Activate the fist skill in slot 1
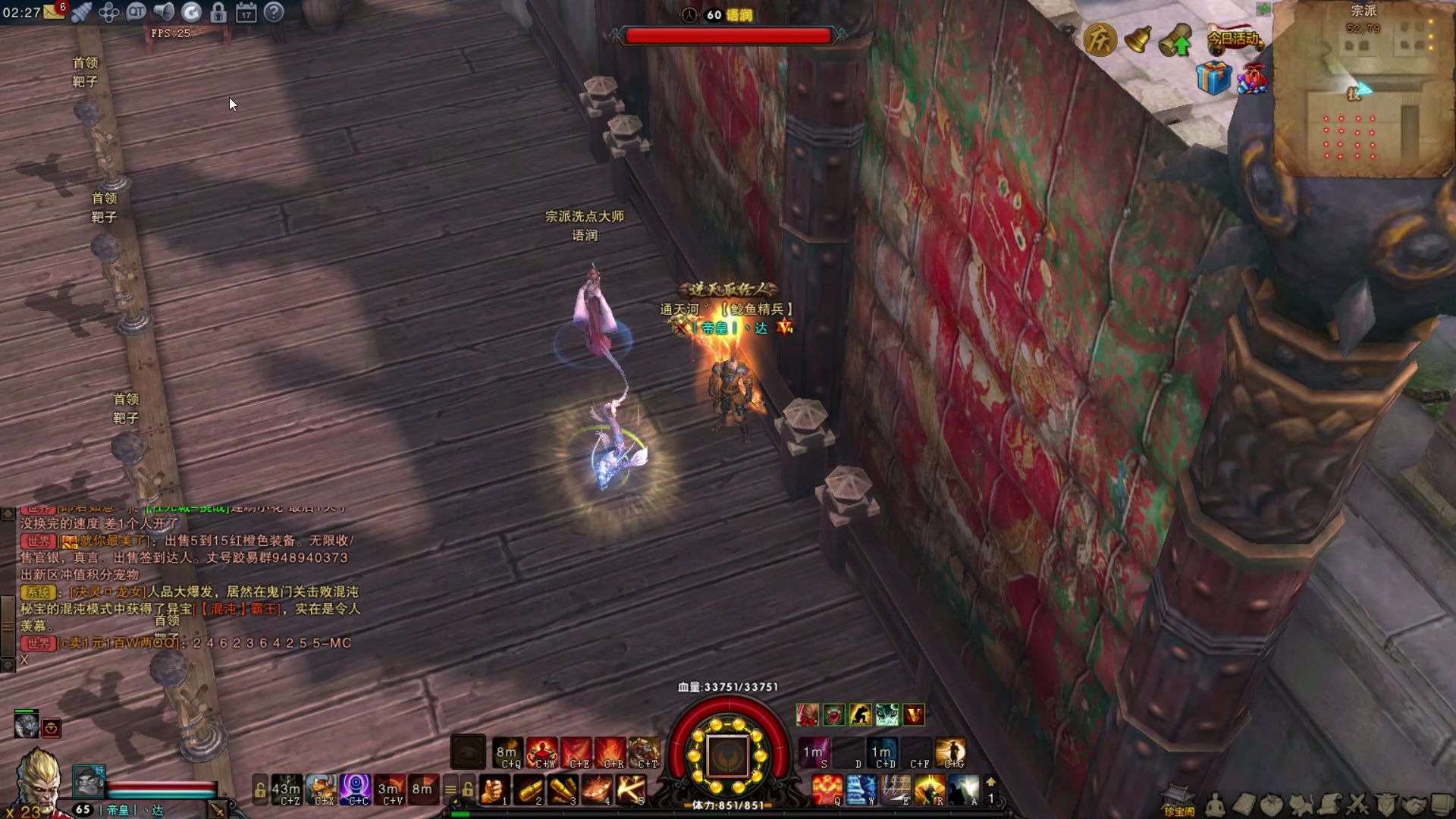 (x=494, y=790)
